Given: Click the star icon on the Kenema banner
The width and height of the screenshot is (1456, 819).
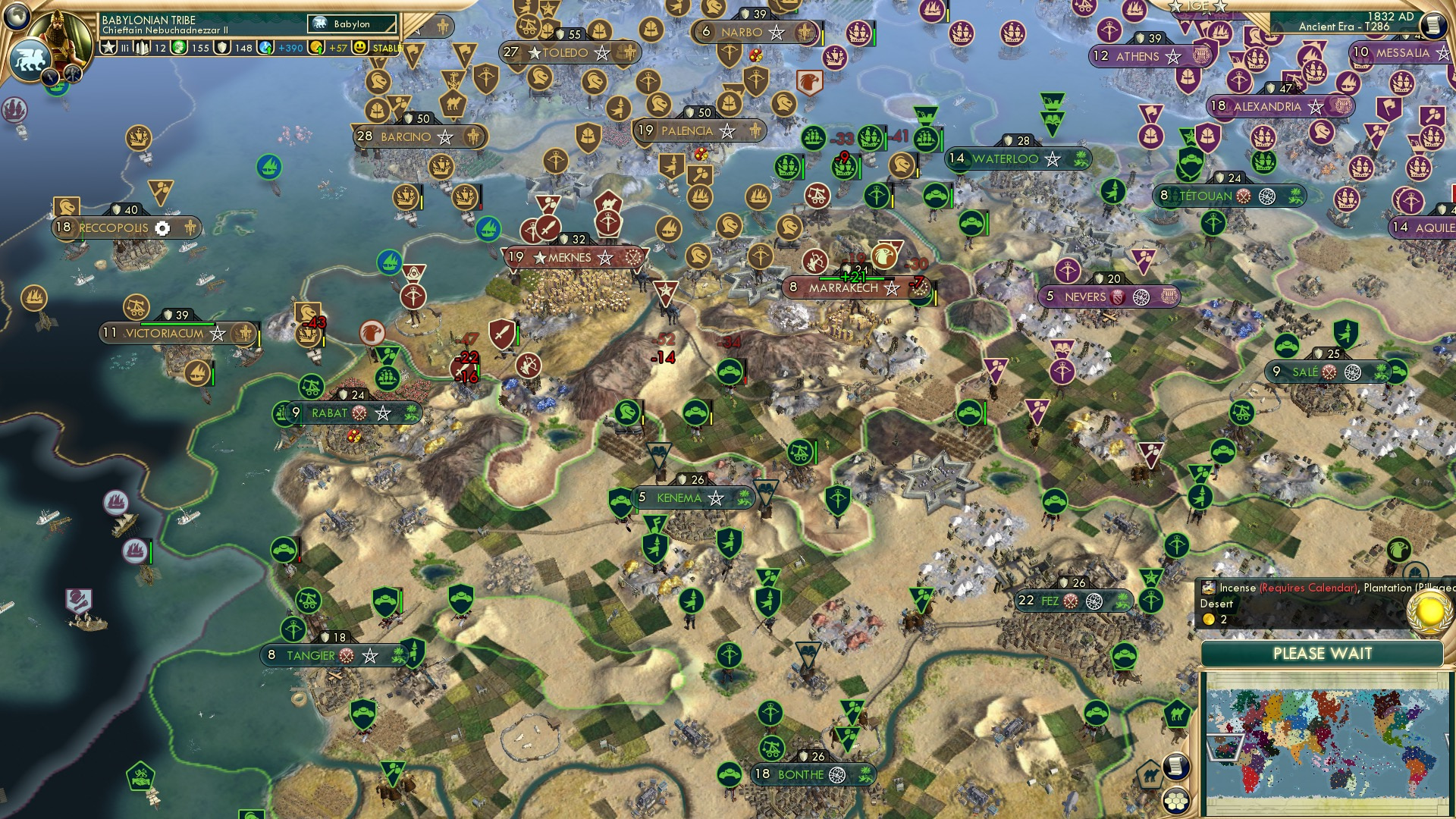Looking at the screenshot, I should (714, 498).
